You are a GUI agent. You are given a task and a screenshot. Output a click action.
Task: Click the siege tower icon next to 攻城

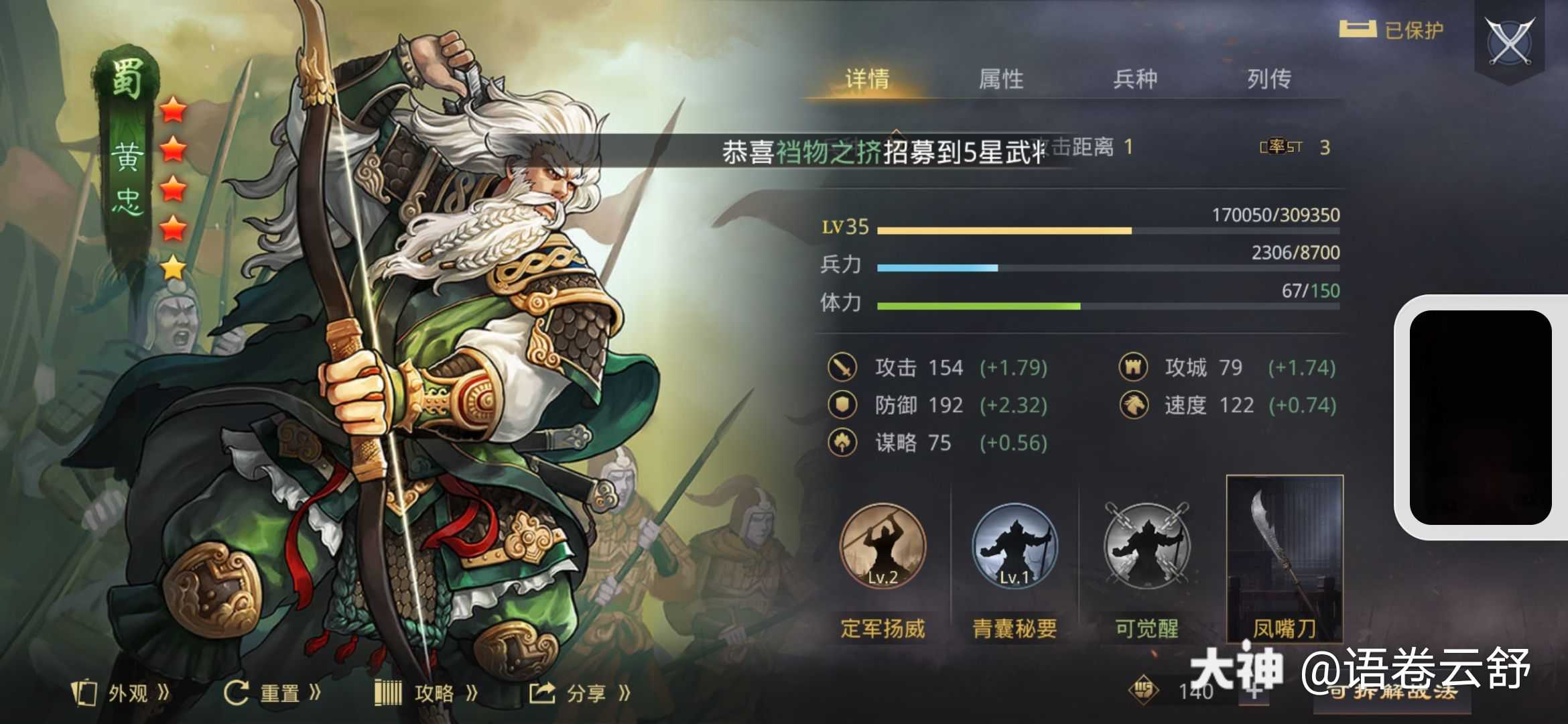pyautogui.click(x=1132, y=367)
